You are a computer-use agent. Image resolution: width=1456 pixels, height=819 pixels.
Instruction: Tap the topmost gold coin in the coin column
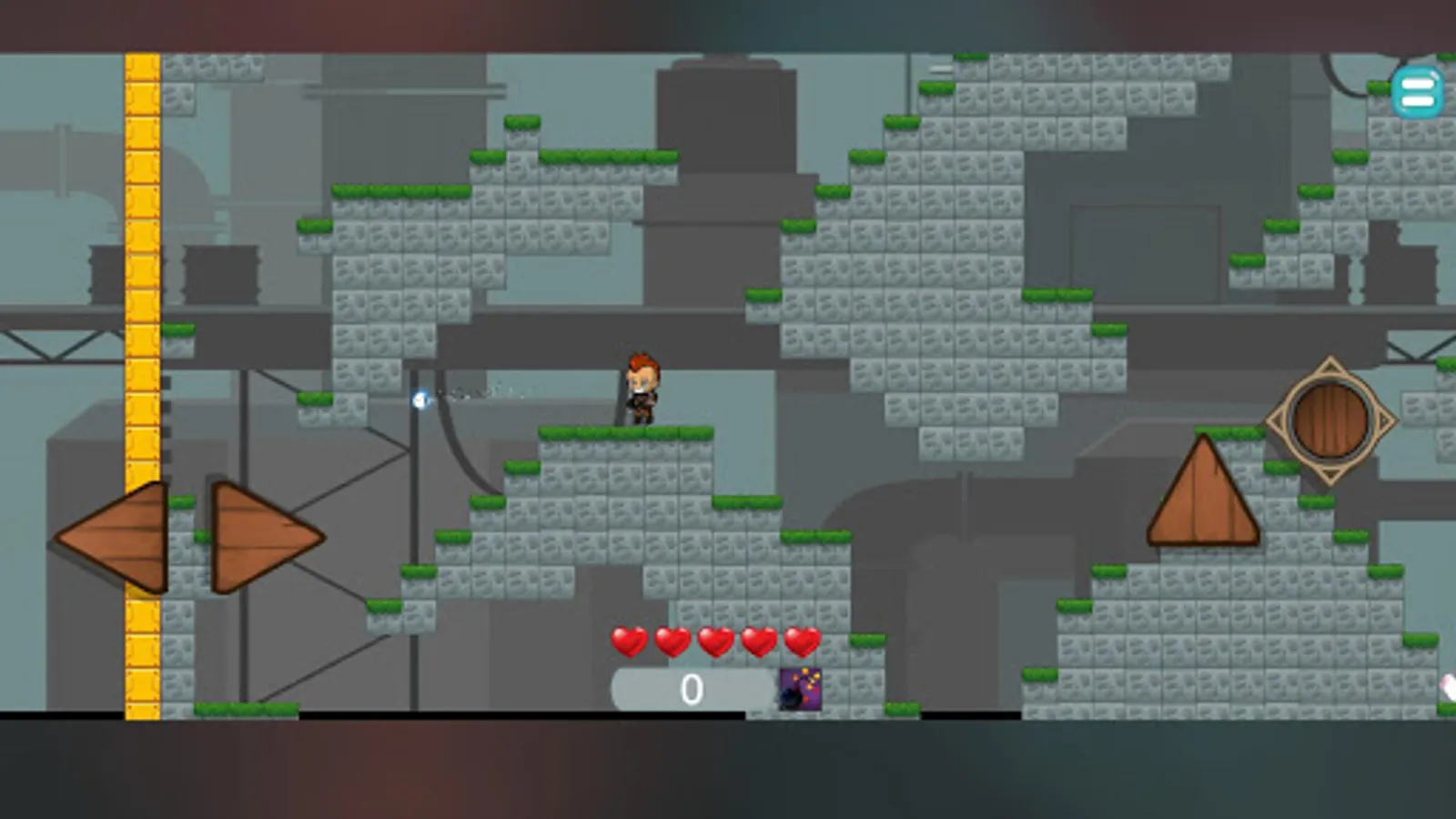(x=143, y=68)
